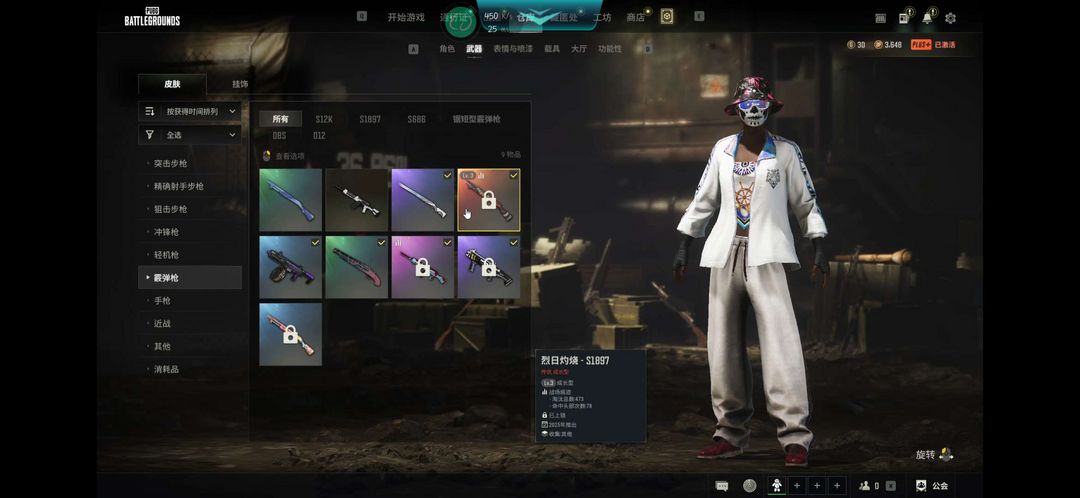Pick the drum-magazine shotgun skin thumbnail

[290, 267]
